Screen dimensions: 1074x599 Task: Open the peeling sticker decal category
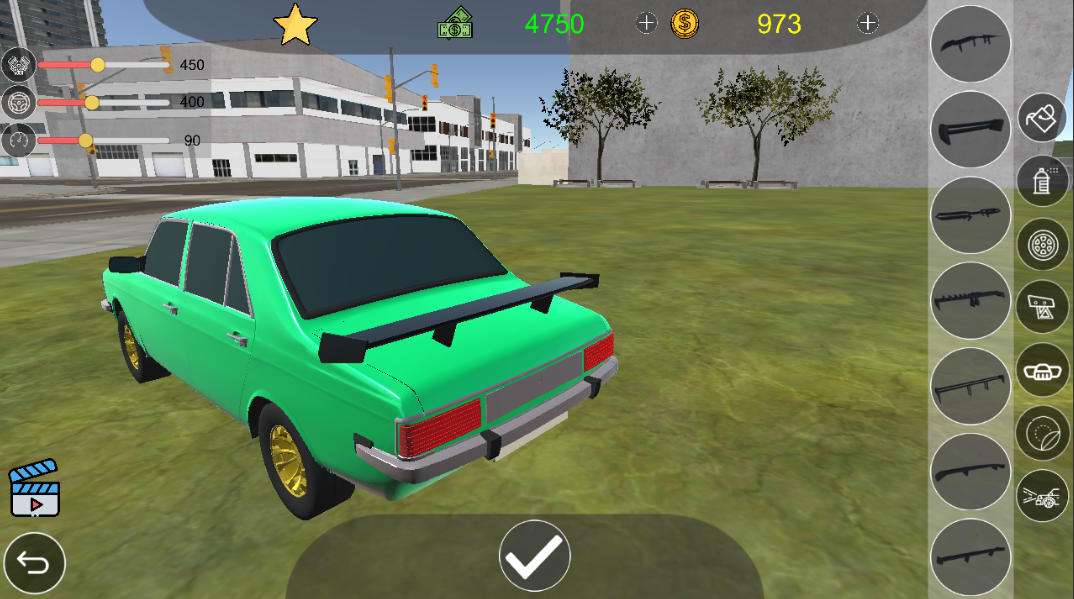[x=1043, y=433]
